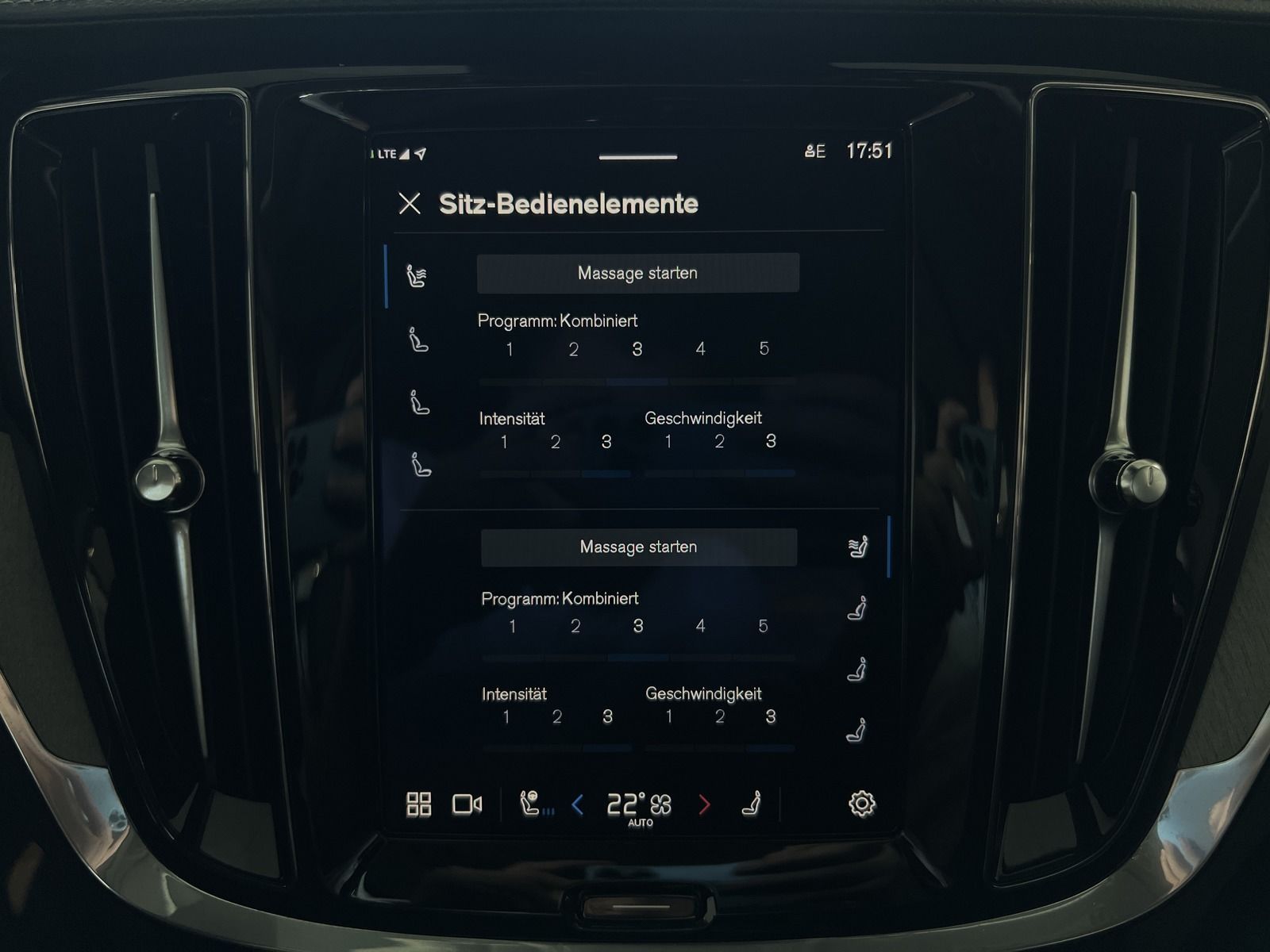Screen dimensions: 1270x952
Task: Open the app grid overview
Action: point(418,804)
